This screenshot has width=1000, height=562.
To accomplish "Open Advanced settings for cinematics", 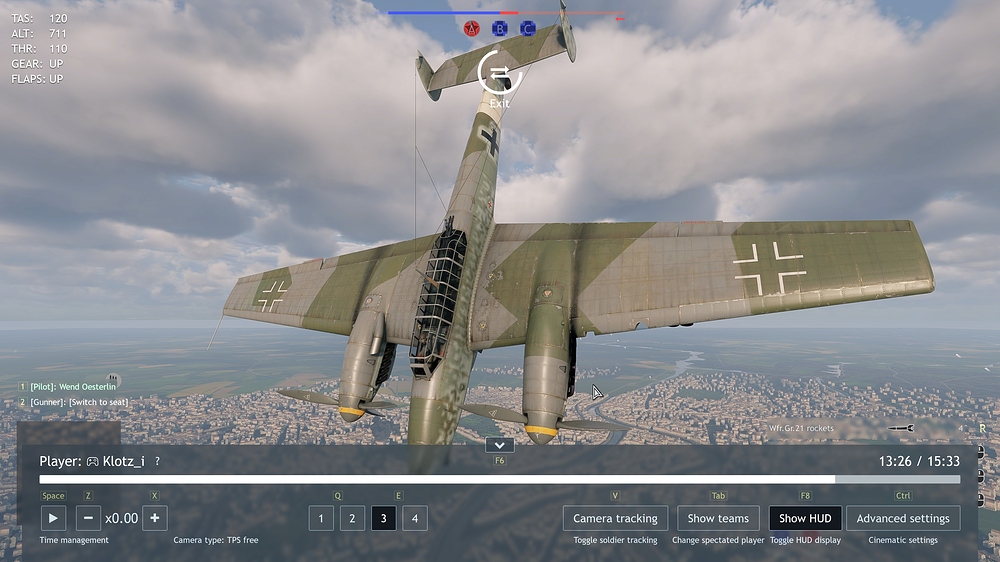I will click(x=902, y=518).
